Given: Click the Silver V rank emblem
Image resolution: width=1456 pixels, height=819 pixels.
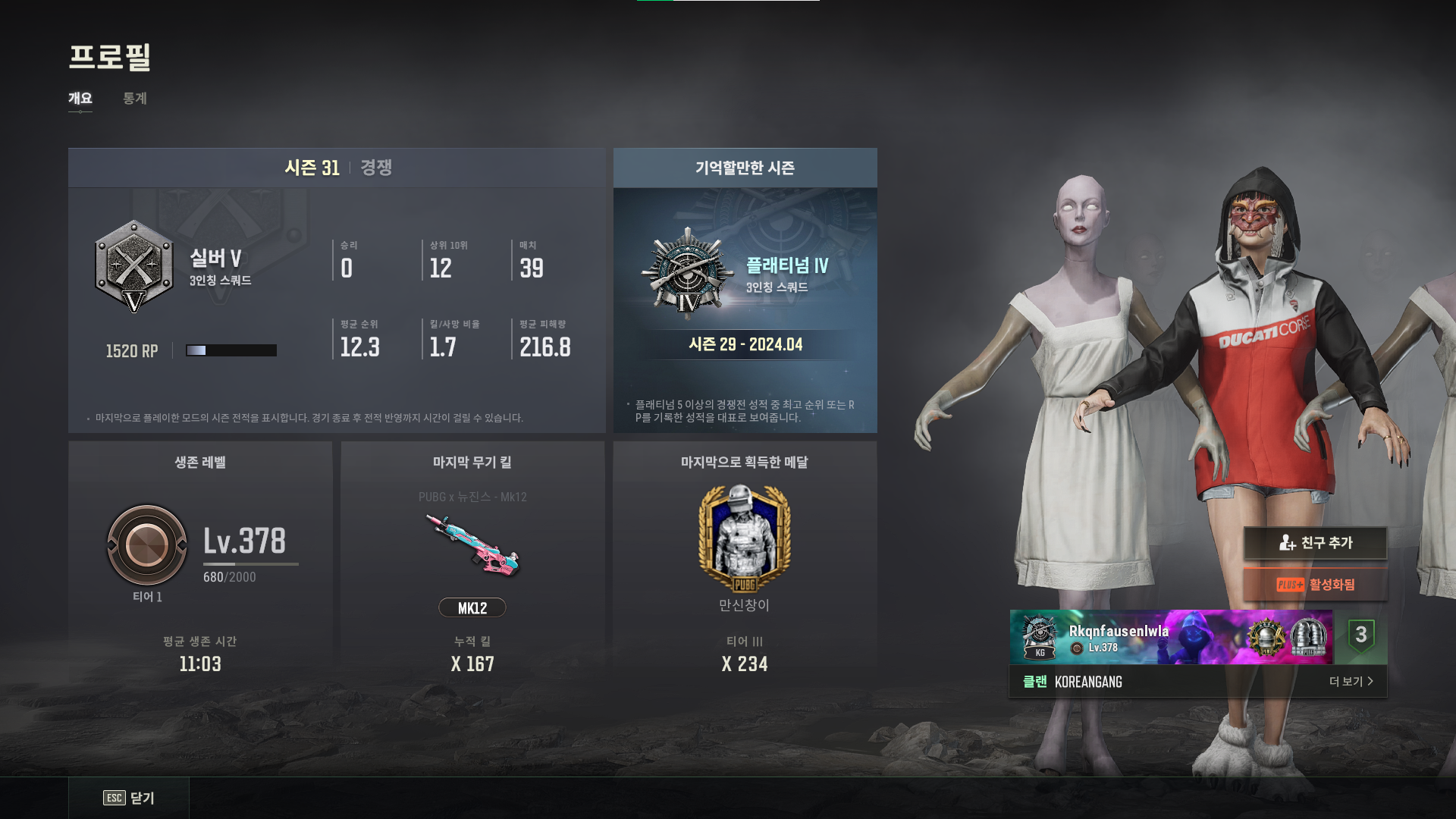Looking at the screenshot, I should click(x=134, y=267).
